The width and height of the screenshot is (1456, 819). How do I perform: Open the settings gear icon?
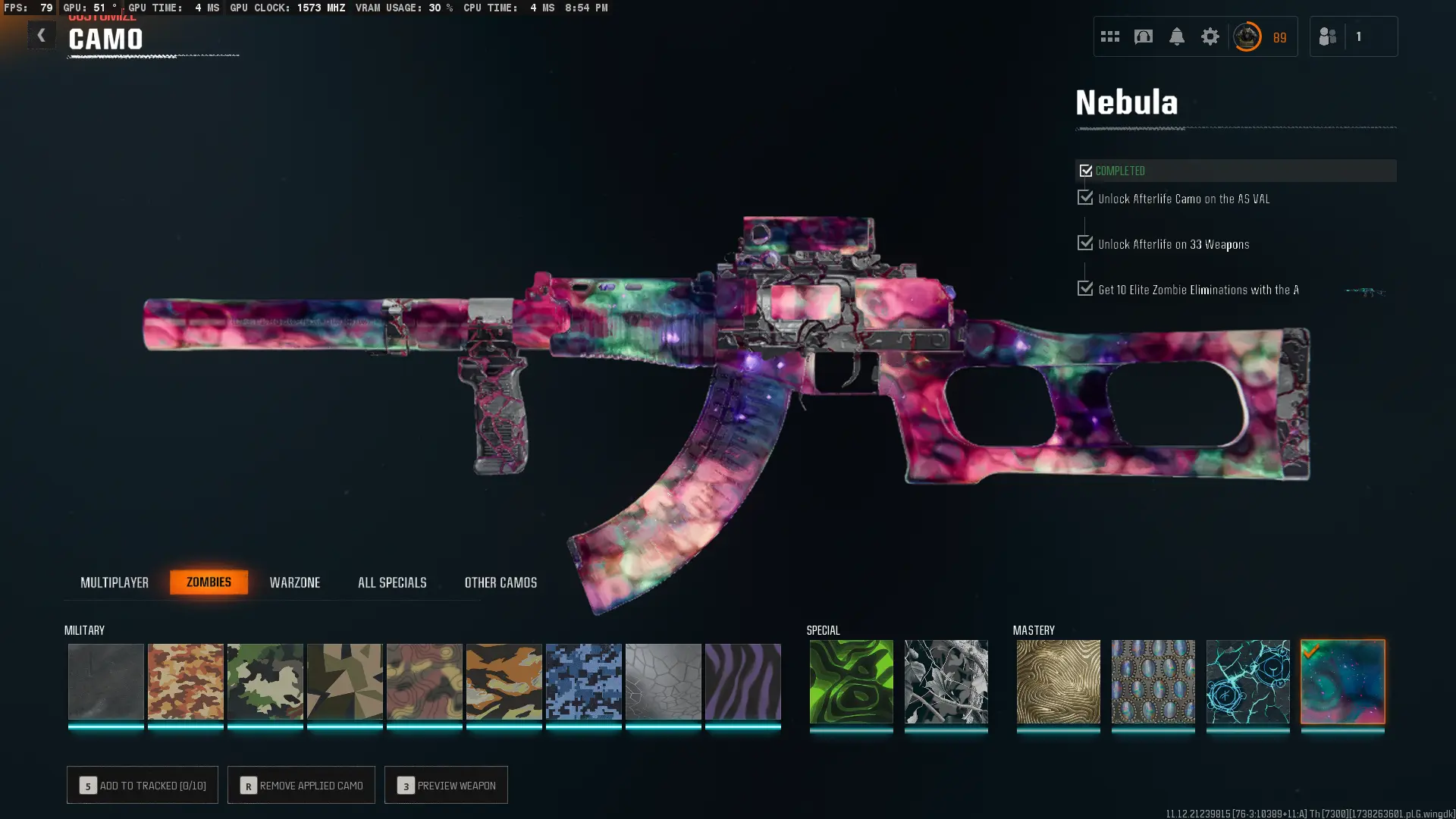point(1210,36)
